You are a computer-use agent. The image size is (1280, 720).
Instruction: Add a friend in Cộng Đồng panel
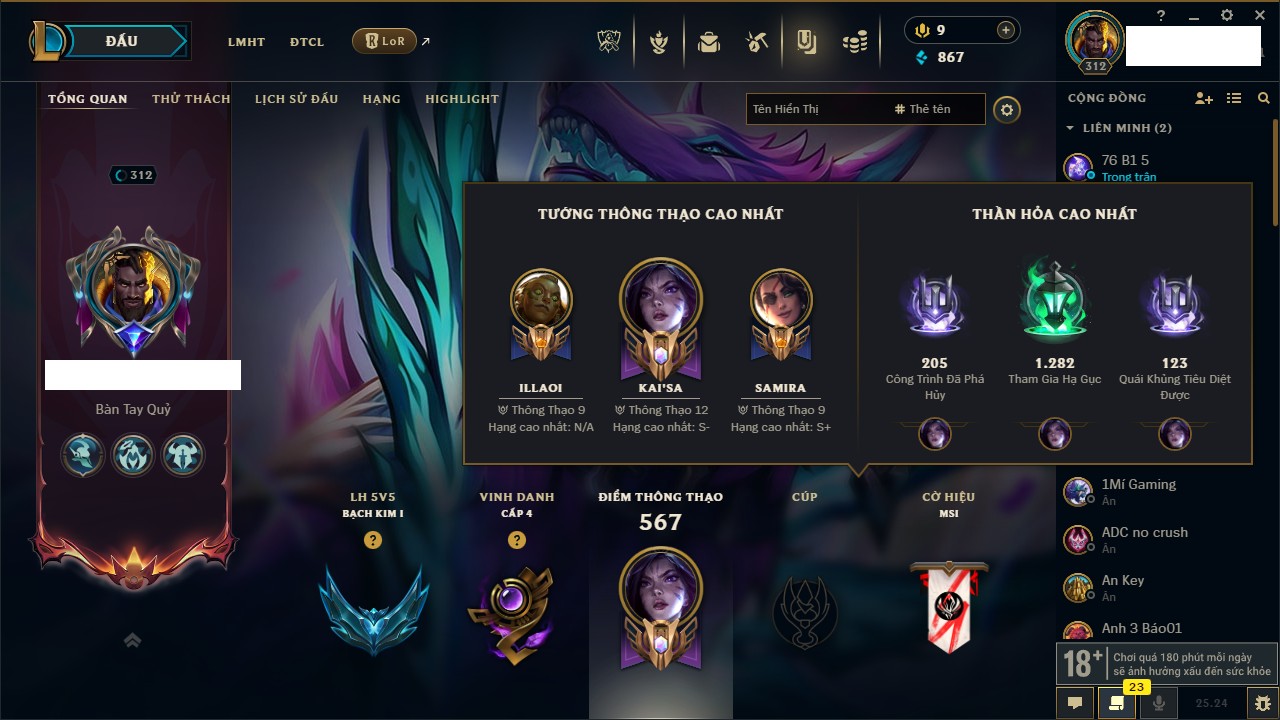click(x=1204, y=98)
